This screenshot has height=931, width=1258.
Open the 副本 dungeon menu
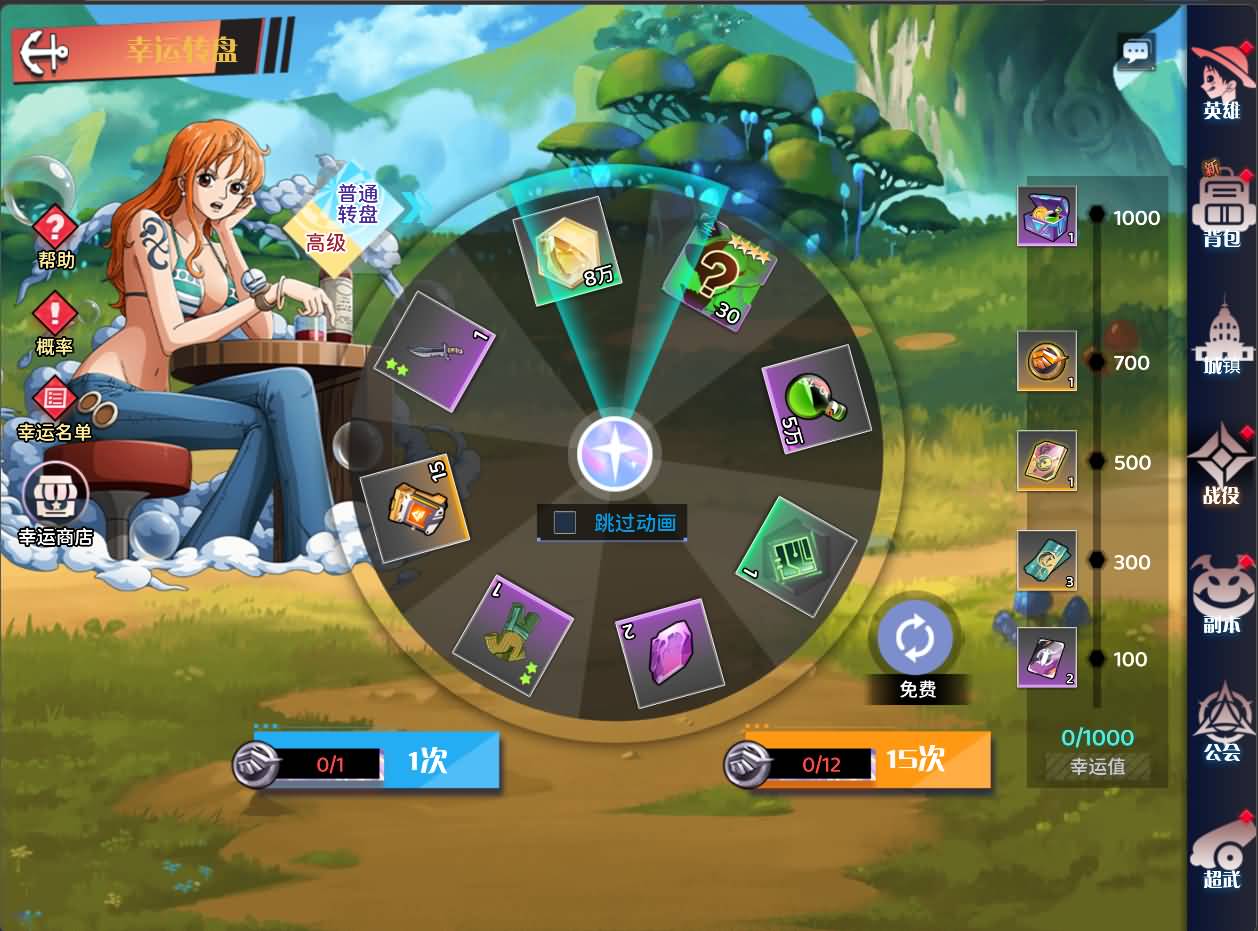coord(1222,595)
